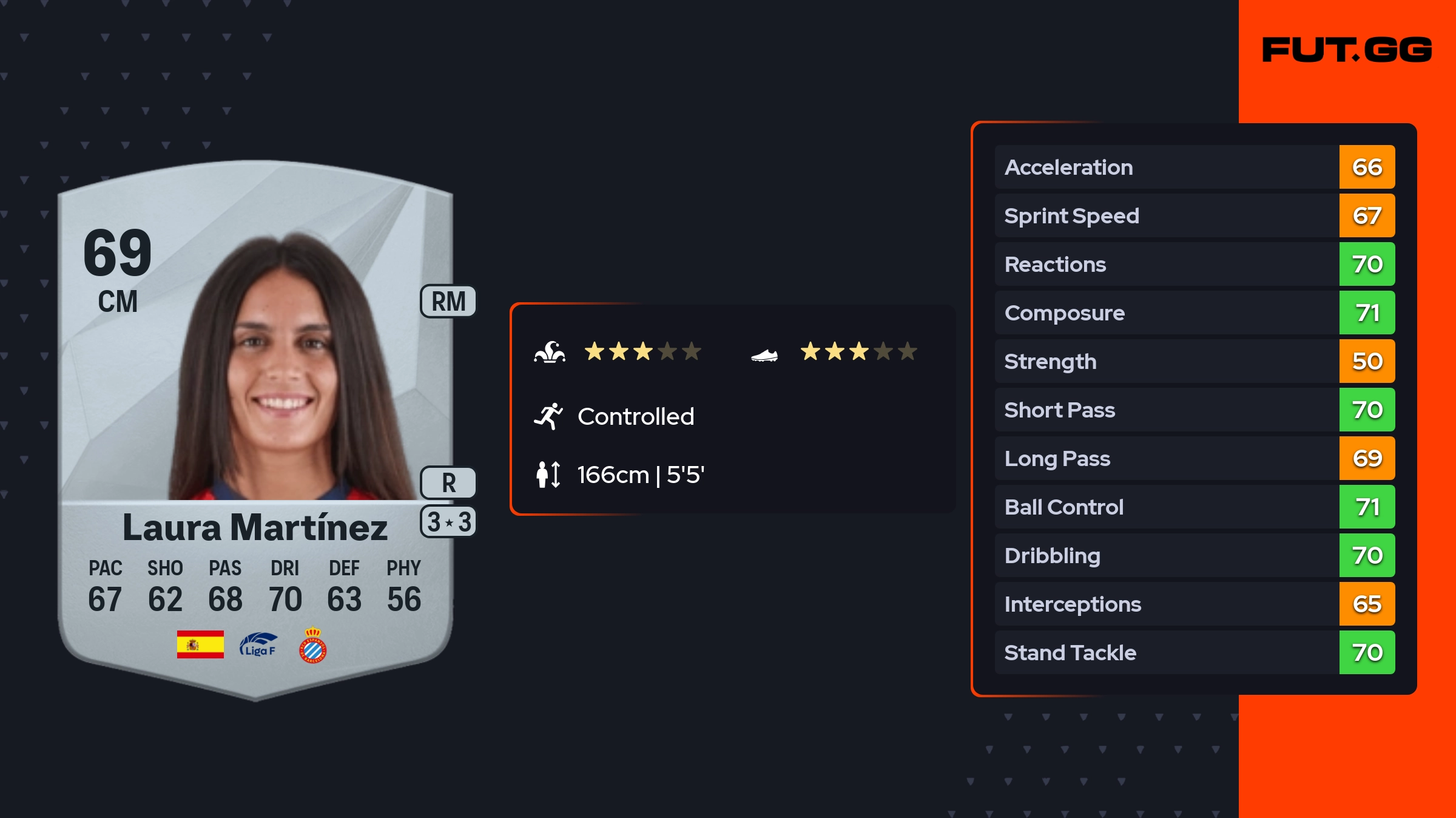Screen dimensions: 1456x818
Task: Click the Strength stat row
Action: point(1194,361)
